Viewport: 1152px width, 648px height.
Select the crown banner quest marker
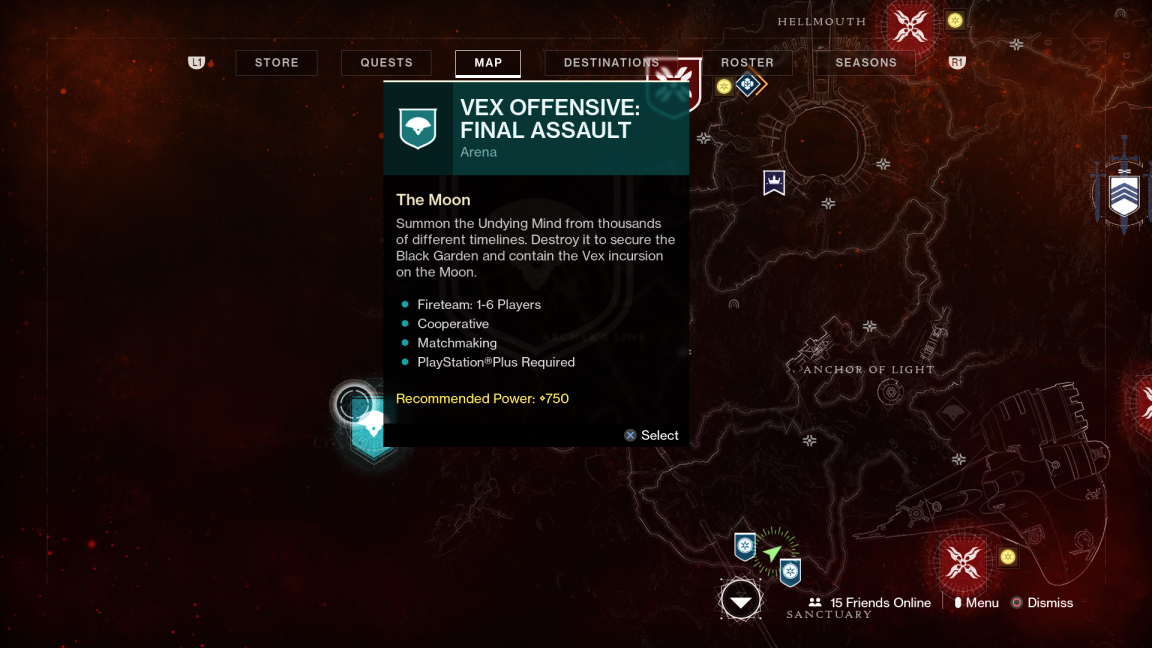pyautogui.click(x=774, y=183)
